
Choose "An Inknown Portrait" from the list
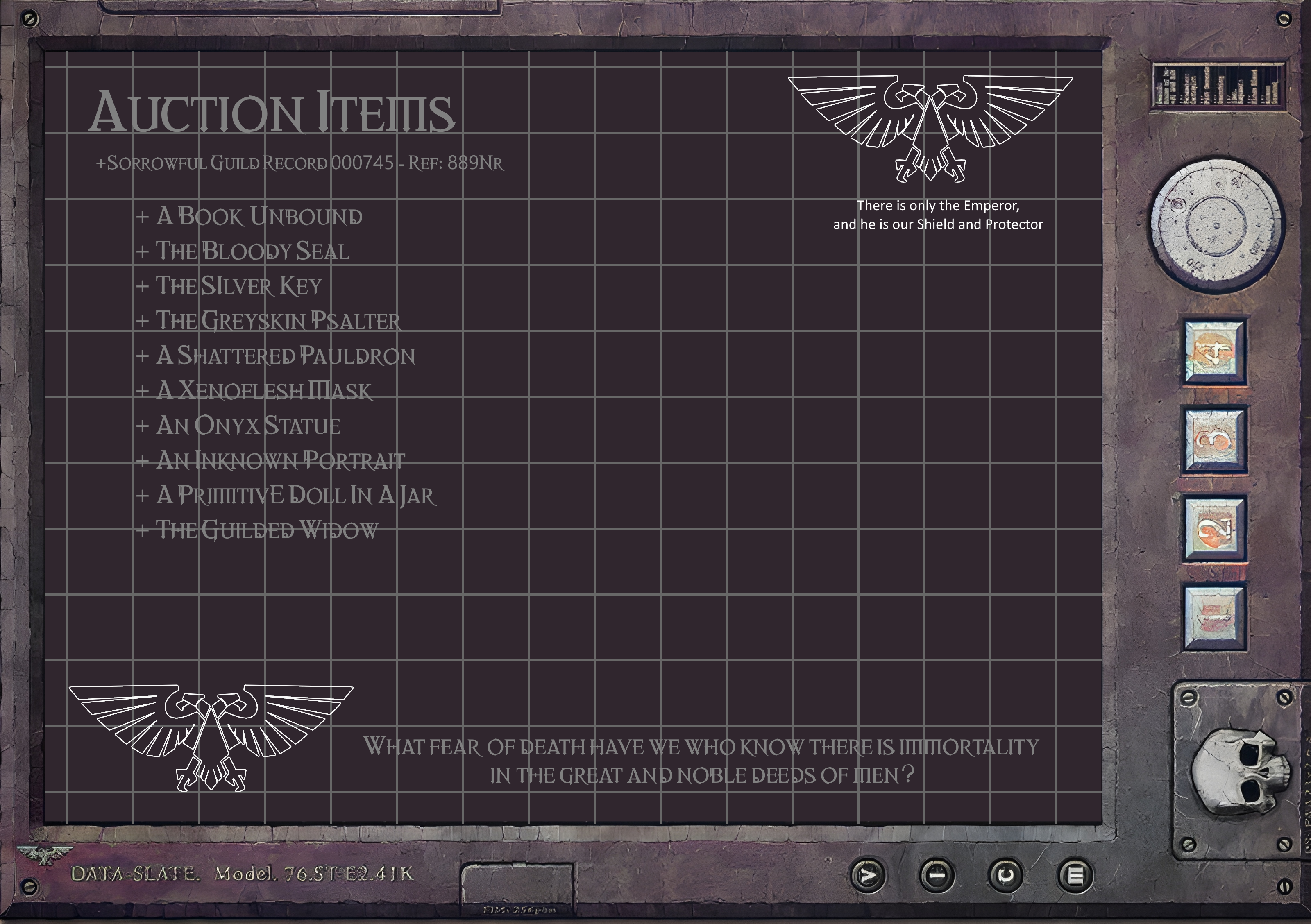pyautogui.click(x=280, y=461)
